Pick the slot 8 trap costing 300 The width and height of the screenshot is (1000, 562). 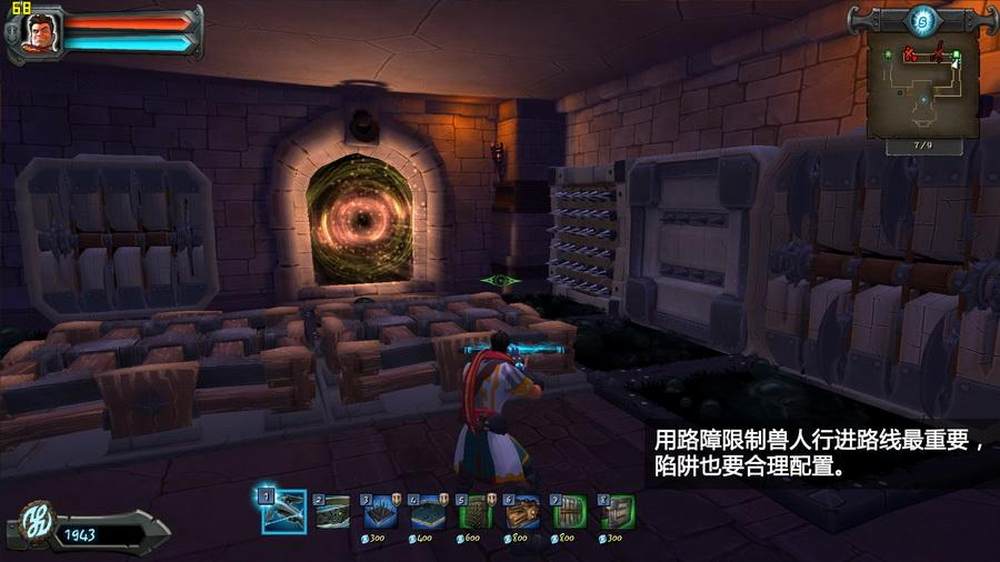click(x=618, y=512)
